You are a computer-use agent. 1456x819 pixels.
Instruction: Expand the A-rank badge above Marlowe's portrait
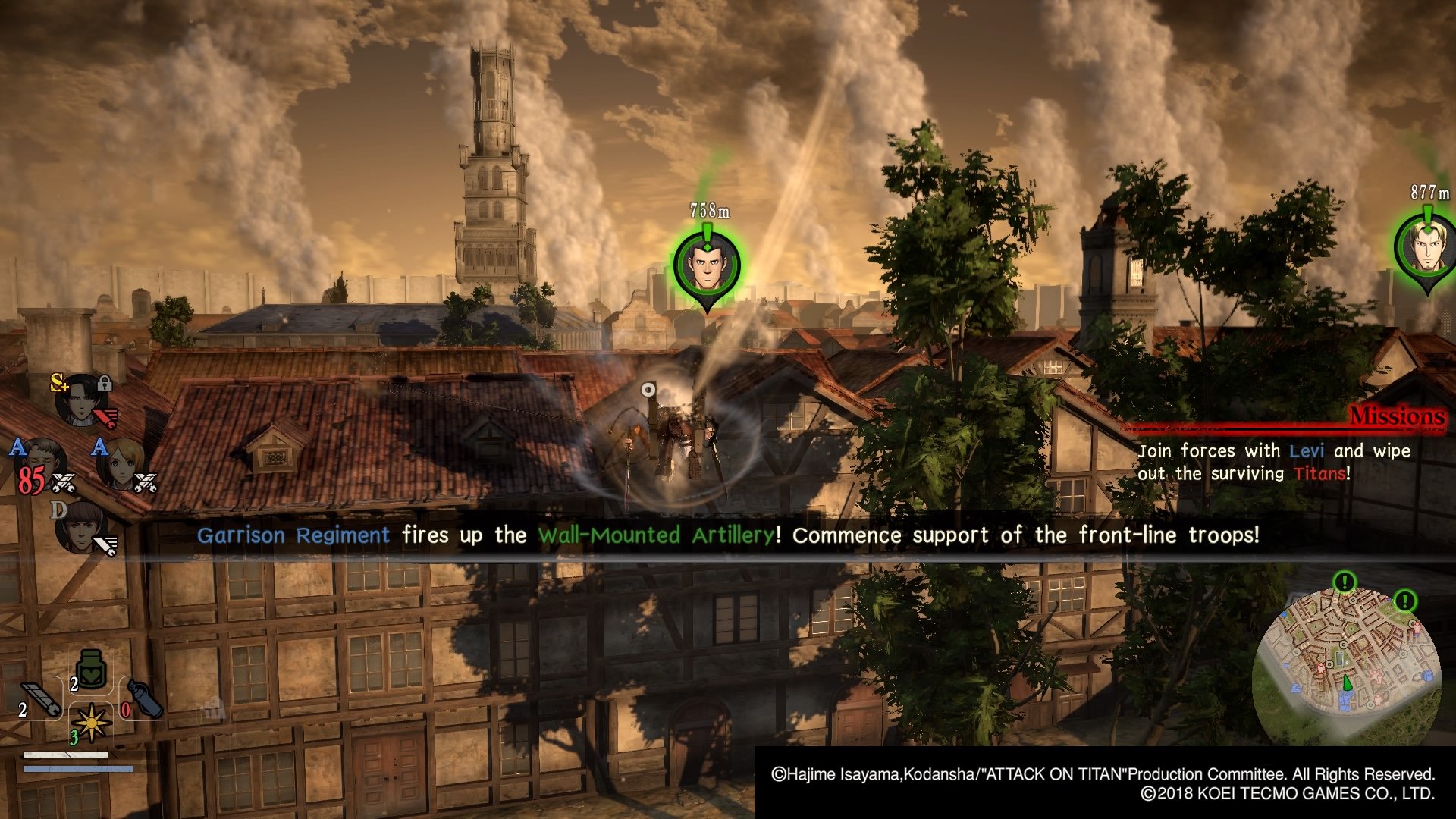pyautogui.click(x=17, y=446)
